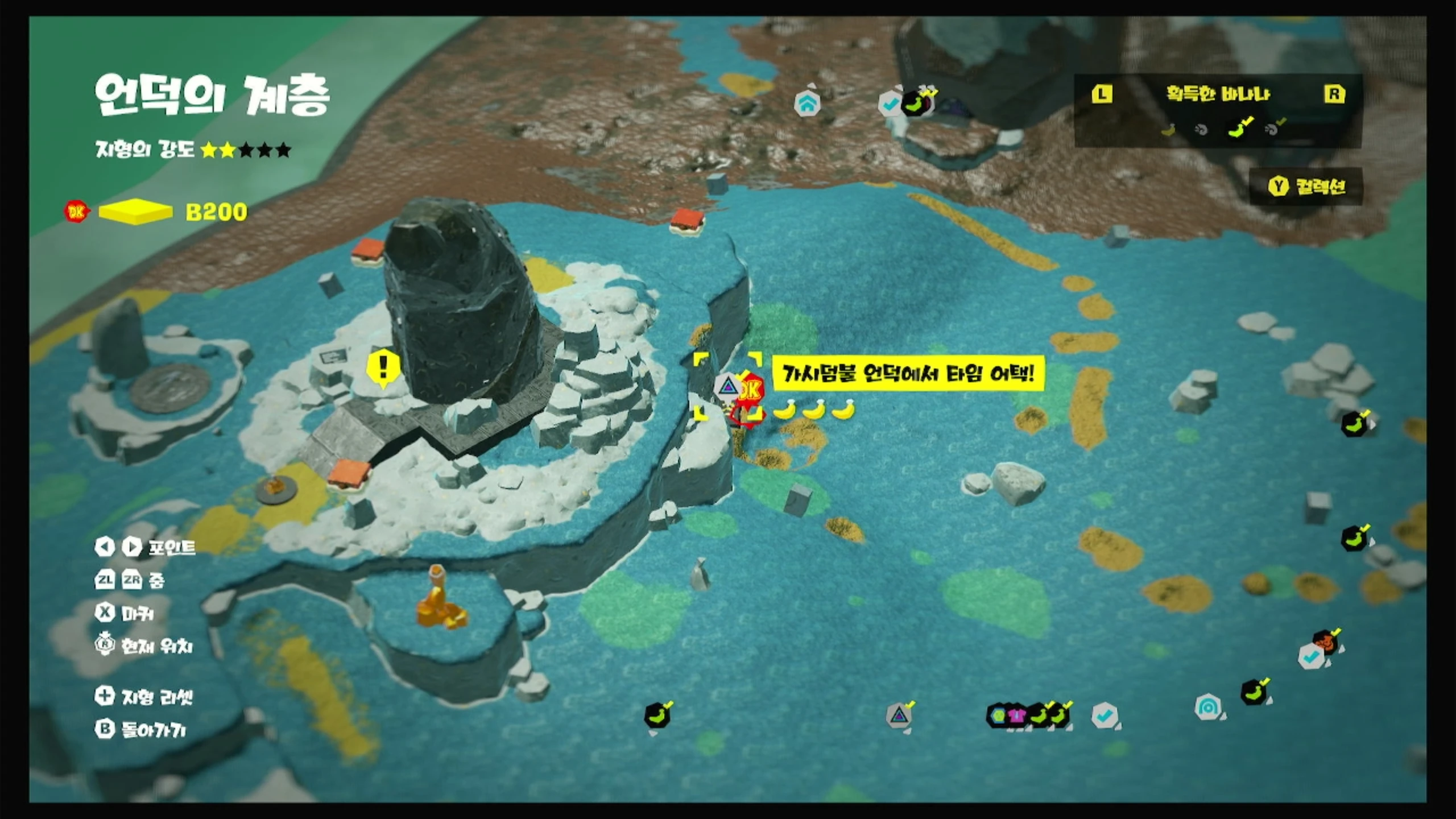Choose the cyan arch entrance marker
This screenshot has height=819, width=1456.
click(1207, 708)
